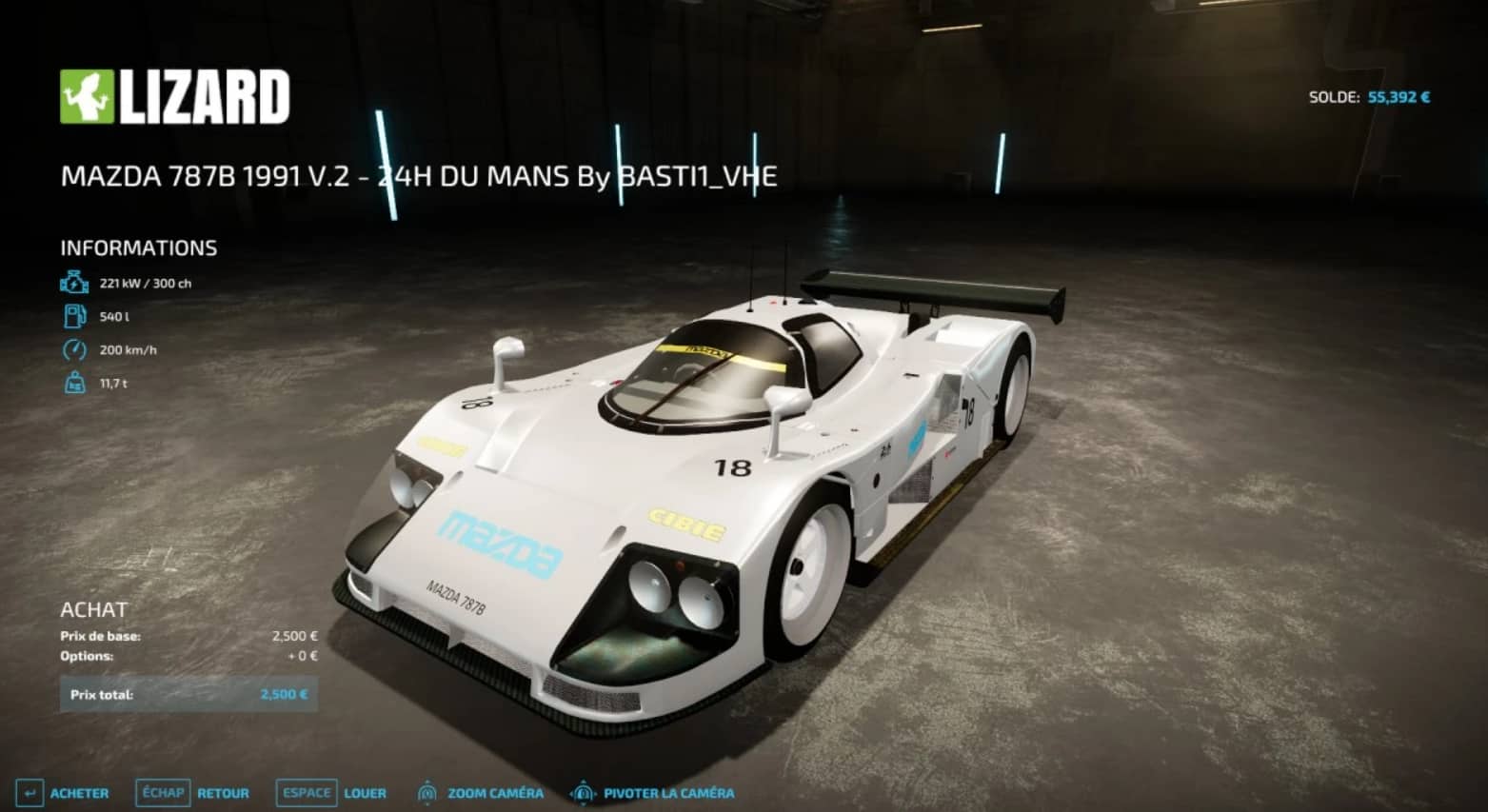Buy the Mazda with the Acheter button
This screenshot has height=812, width=1488.
pos(64,793)
